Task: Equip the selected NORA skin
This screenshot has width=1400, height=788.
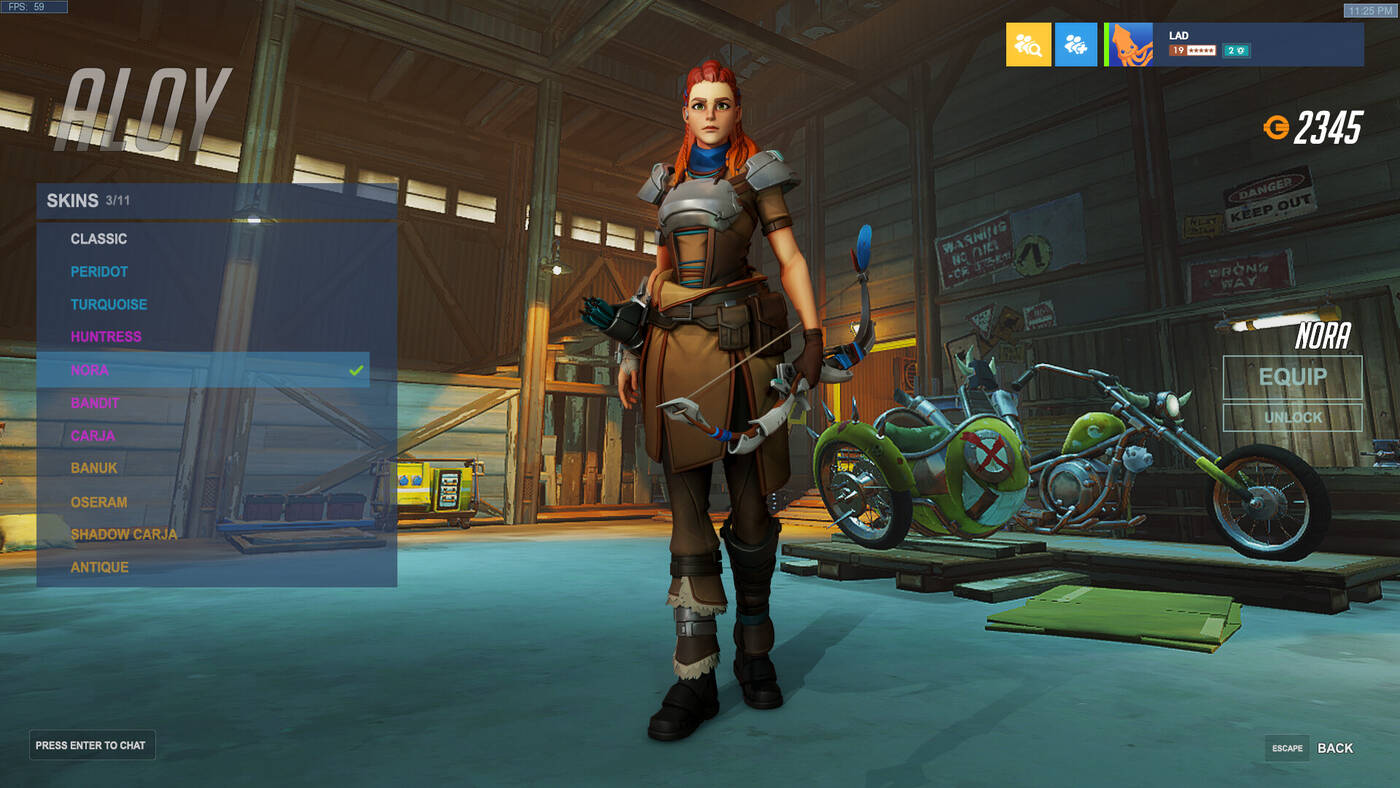Action: 1292,376
